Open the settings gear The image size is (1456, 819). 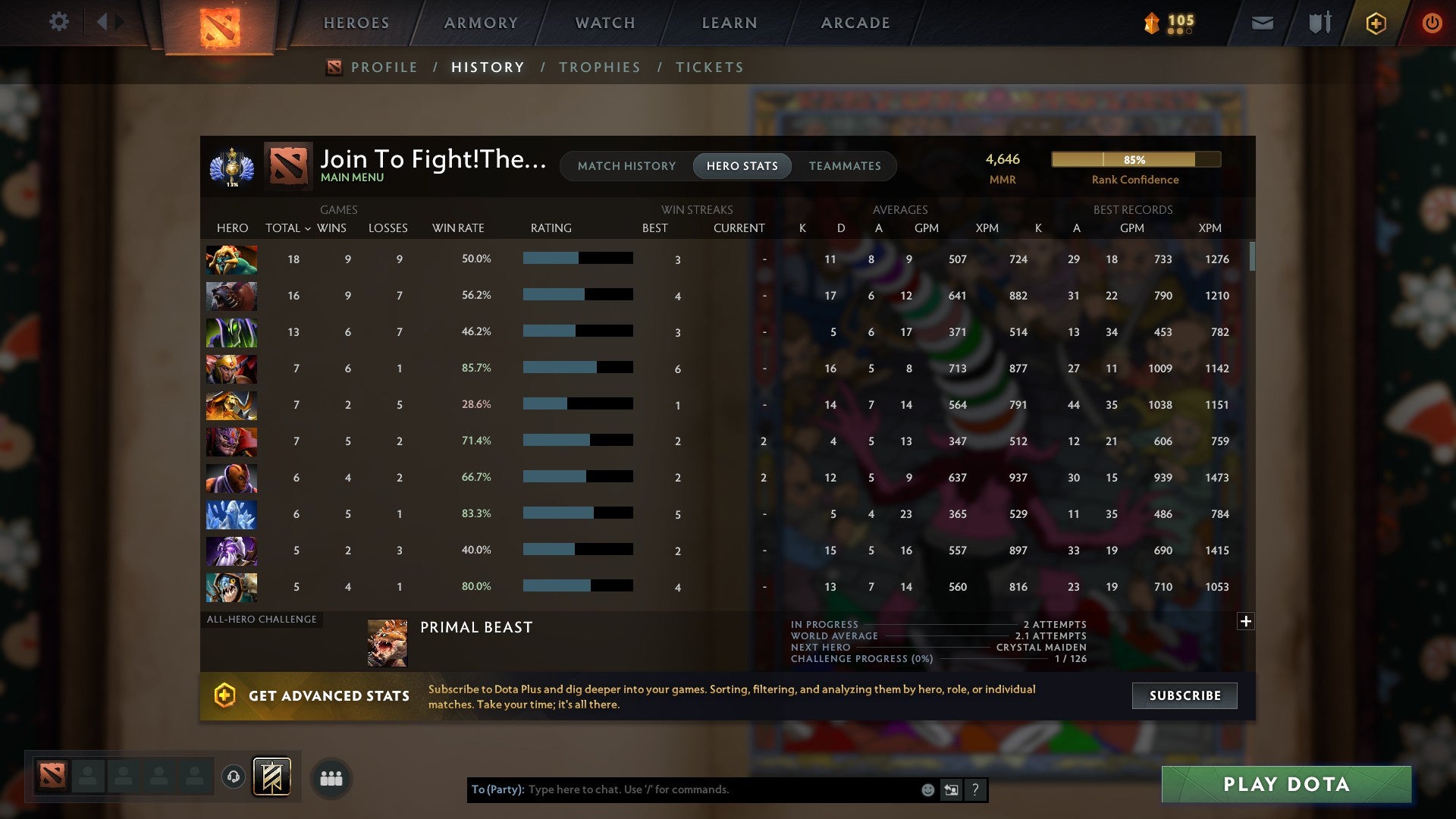click(x=59, y=22)
